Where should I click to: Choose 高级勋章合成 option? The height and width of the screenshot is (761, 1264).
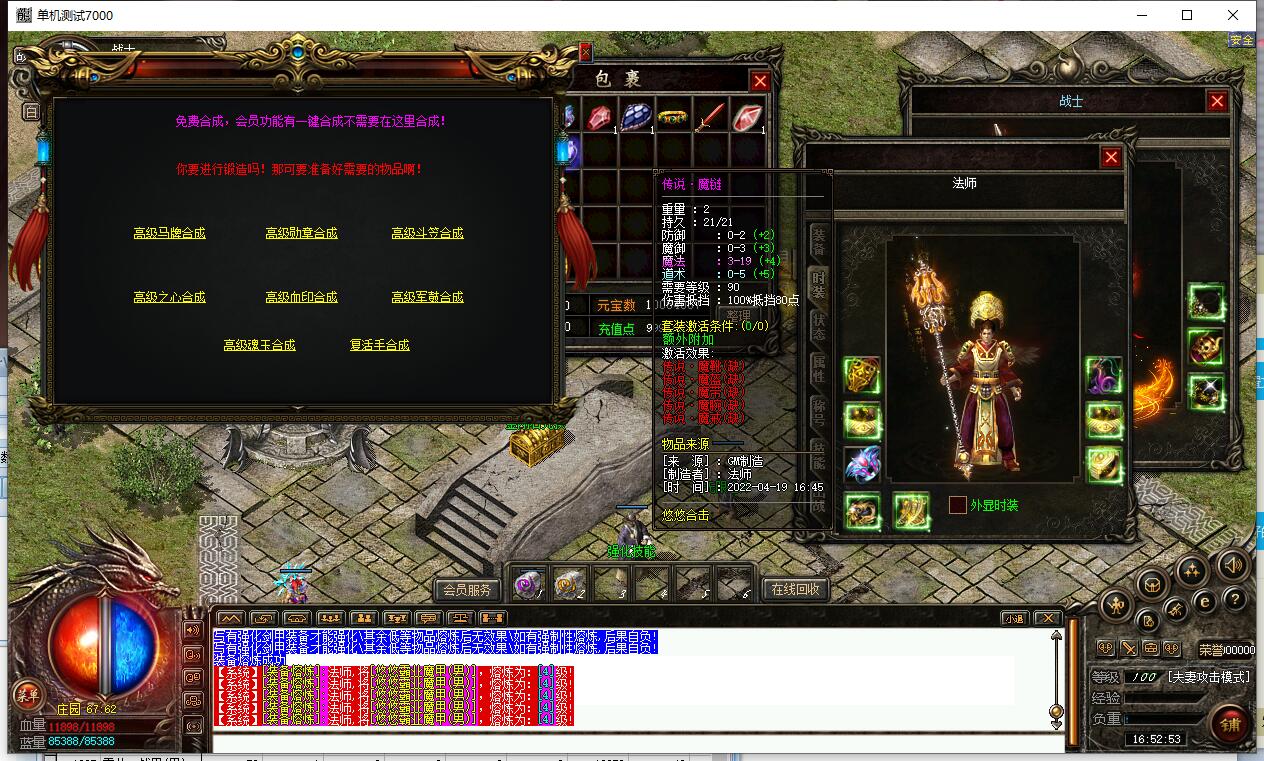[x=301, y=233]
